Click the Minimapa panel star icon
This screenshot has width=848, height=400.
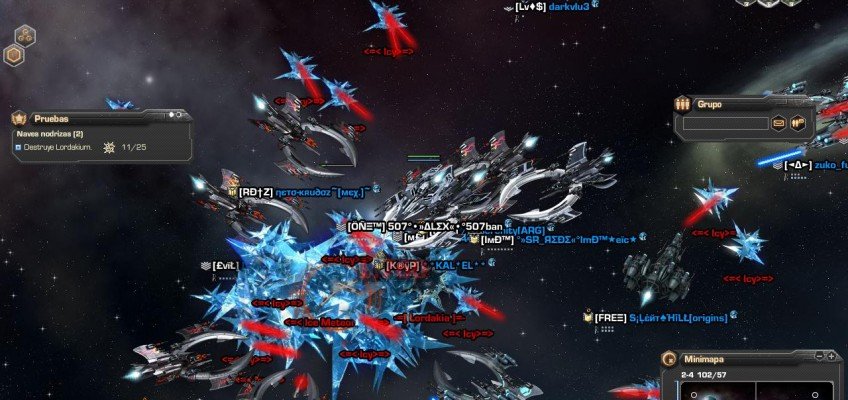point(669,357)
